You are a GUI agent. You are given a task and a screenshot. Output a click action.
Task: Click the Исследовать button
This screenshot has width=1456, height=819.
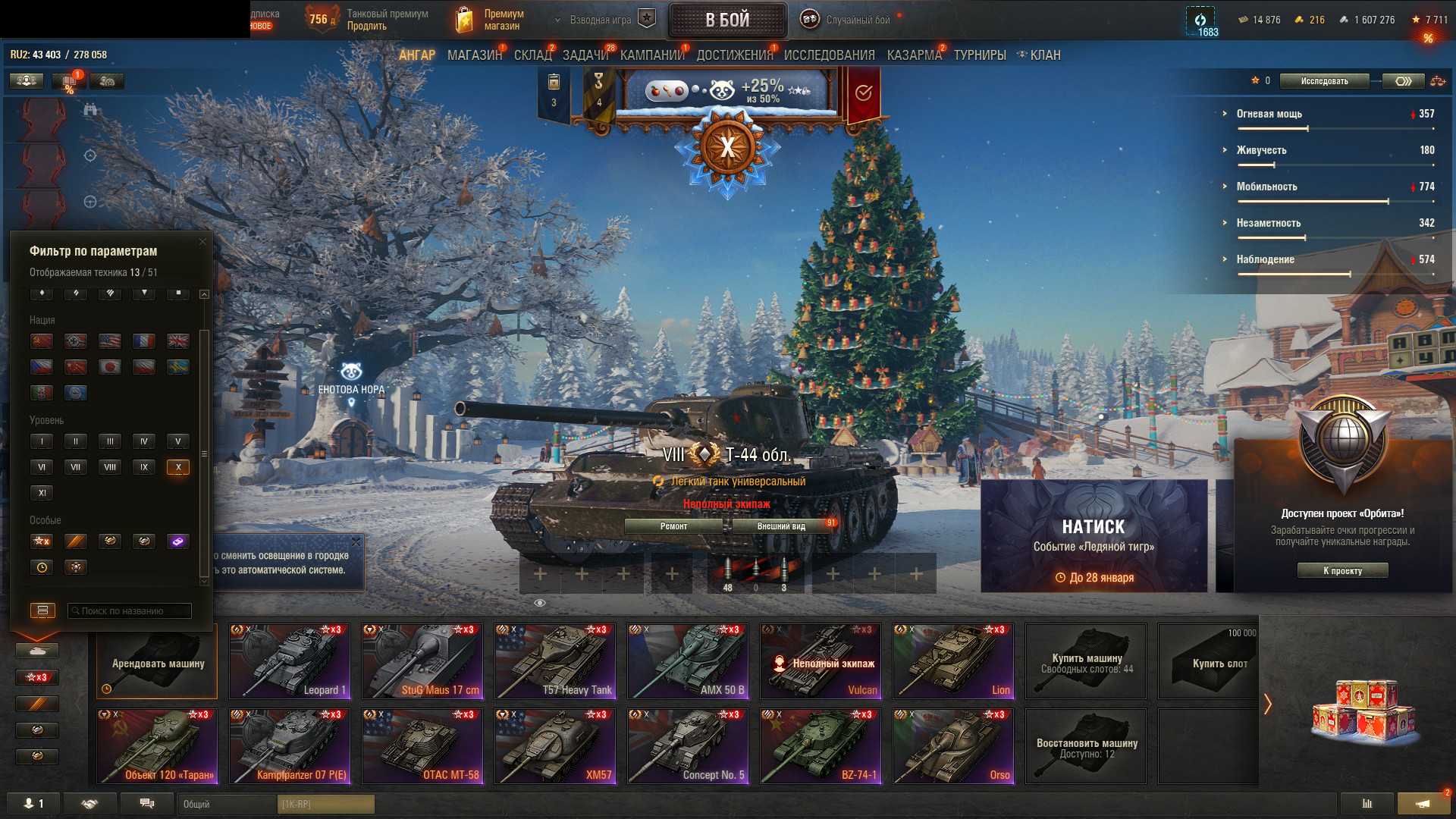click(x=1324, y=81)
